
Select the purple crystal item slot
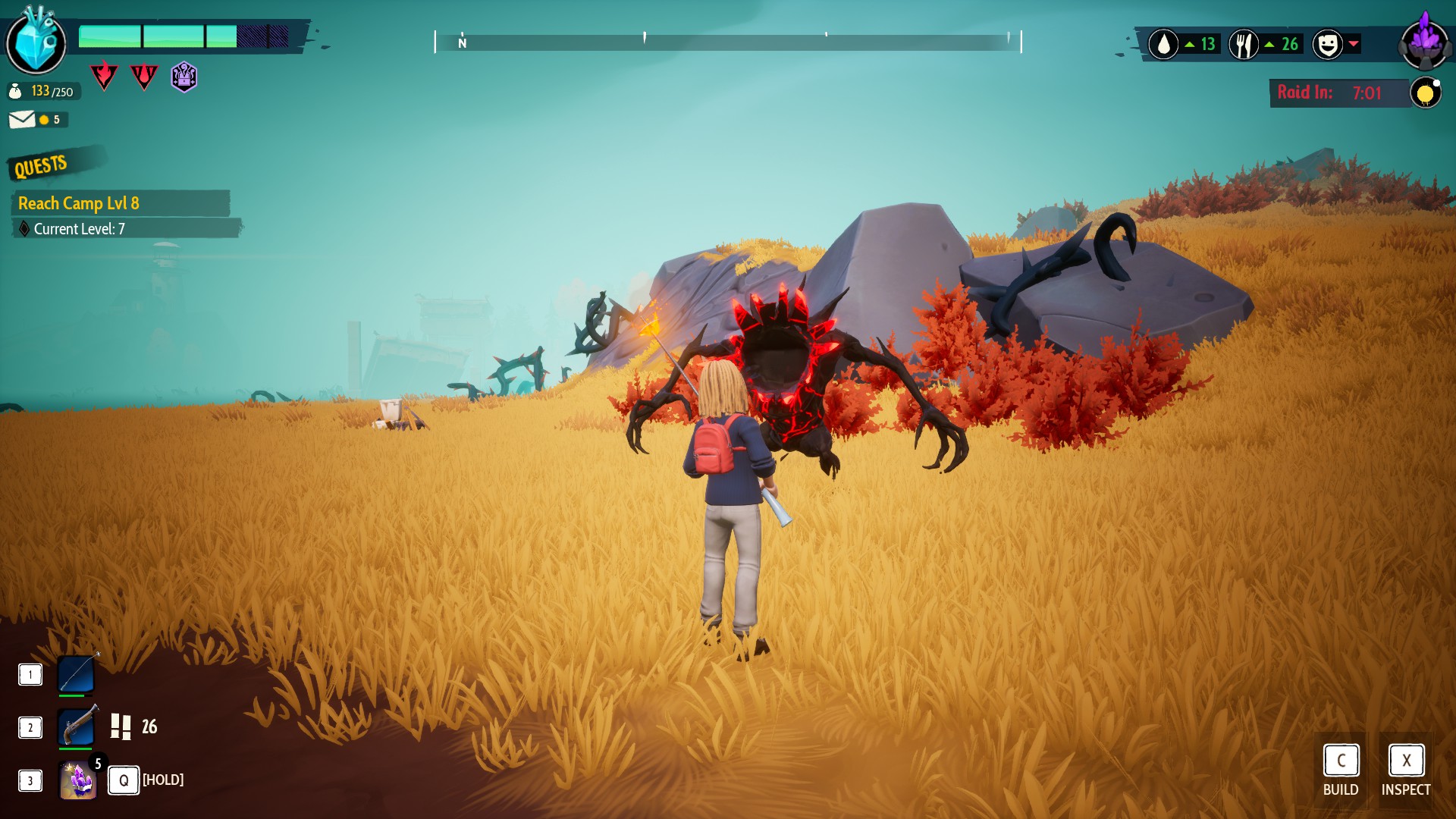(78, 780)
